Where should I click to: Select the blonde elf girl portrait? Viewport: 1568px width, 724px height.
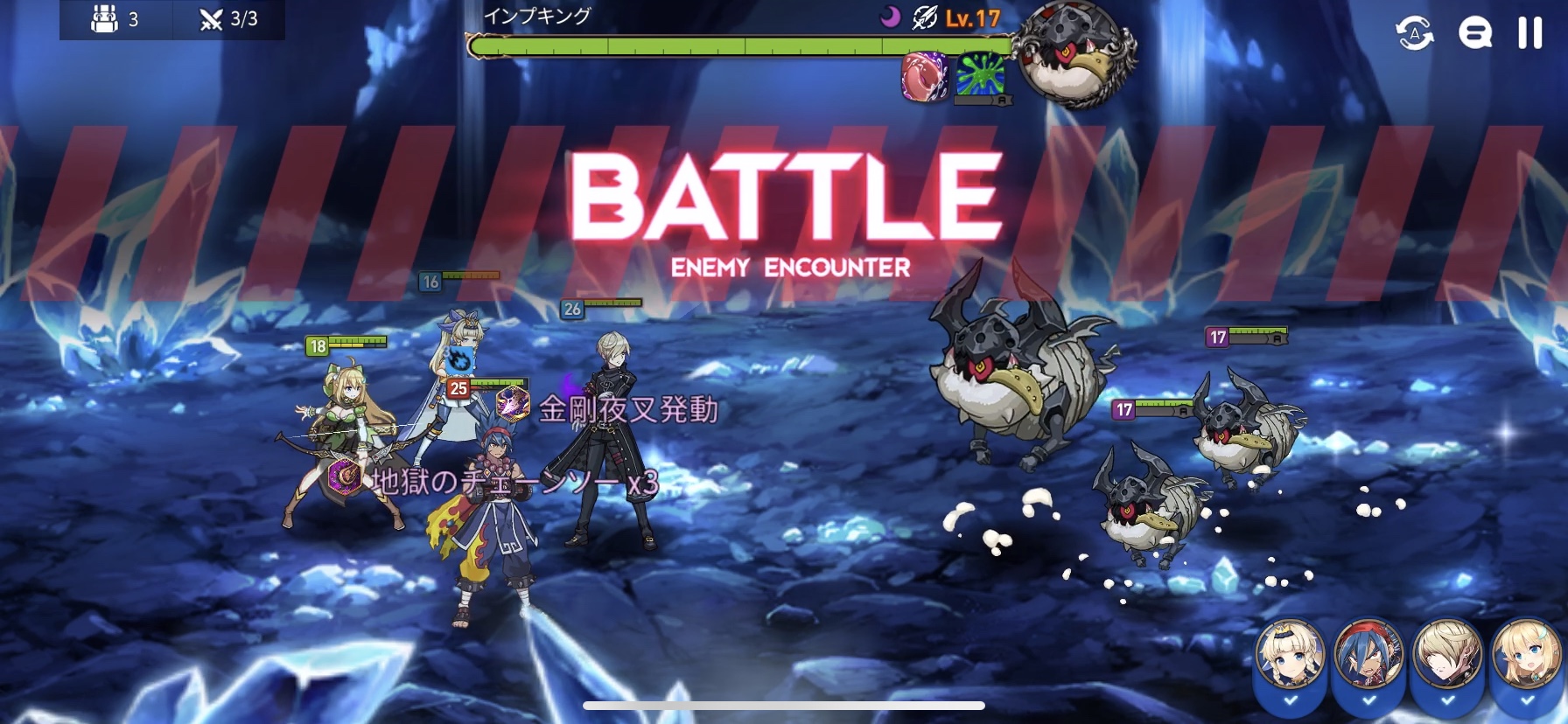1525,656
